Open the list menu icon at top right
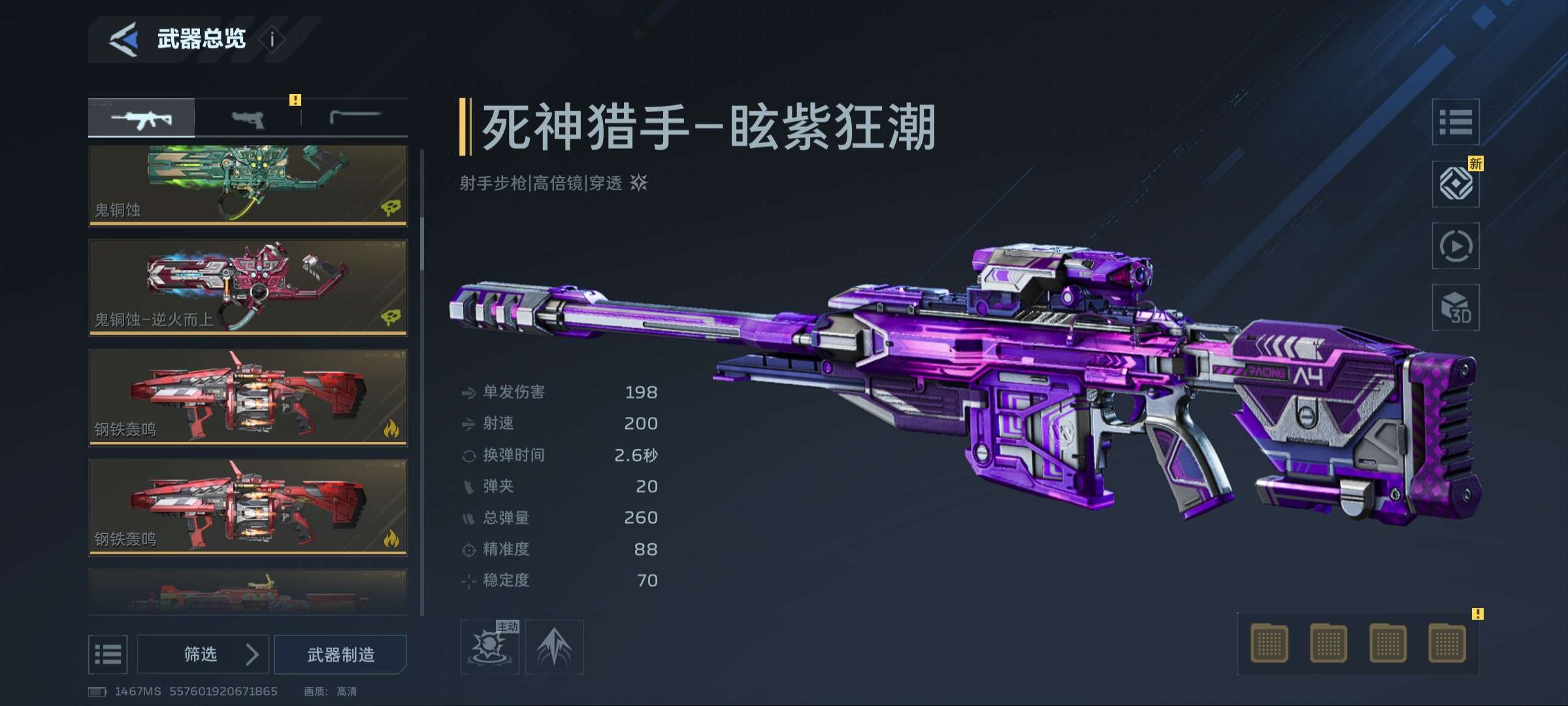The width and height of the screenshot is (1568, 706). point(1456,122)
